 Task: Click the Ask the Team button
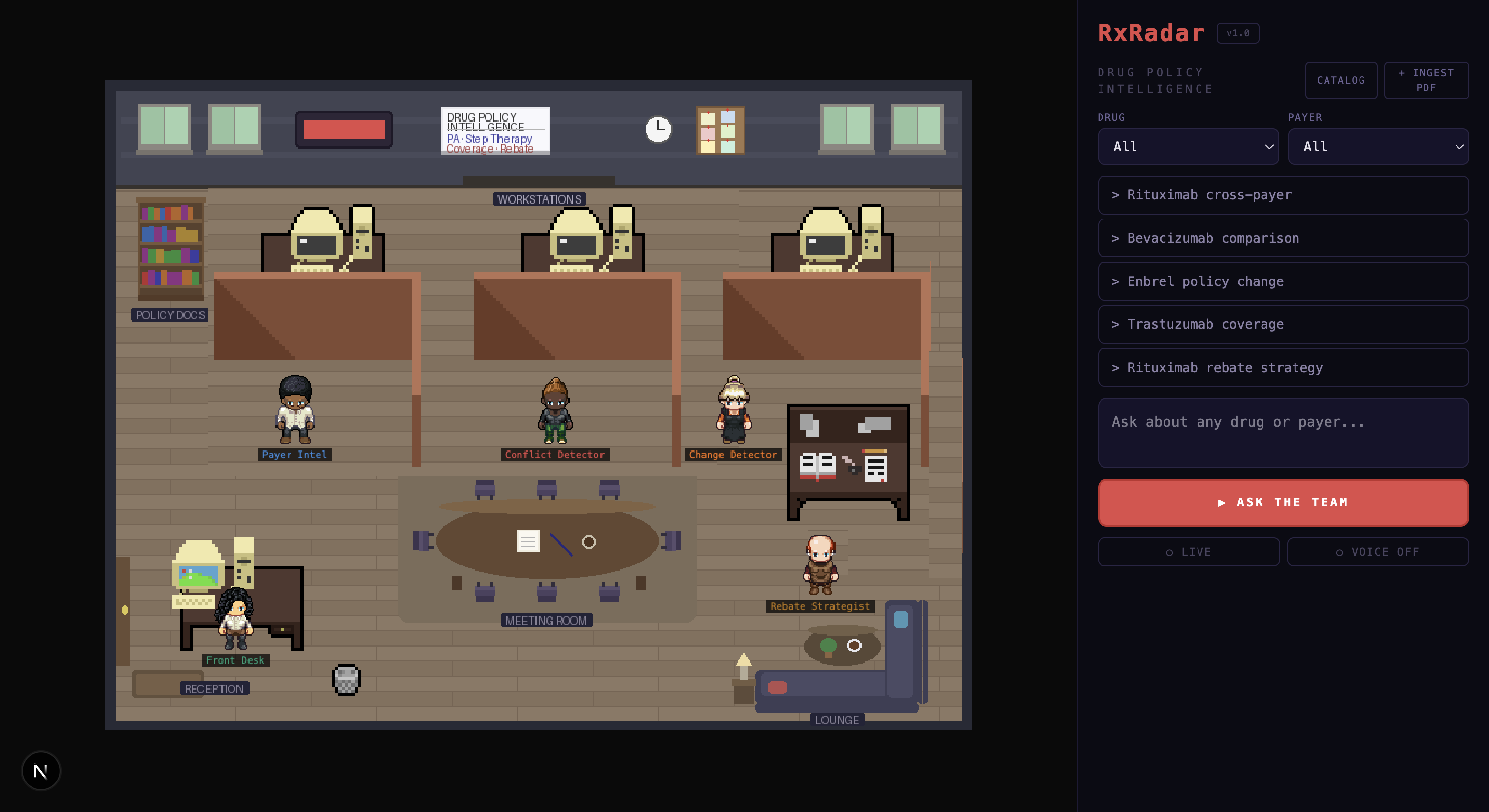[1283, 502]
